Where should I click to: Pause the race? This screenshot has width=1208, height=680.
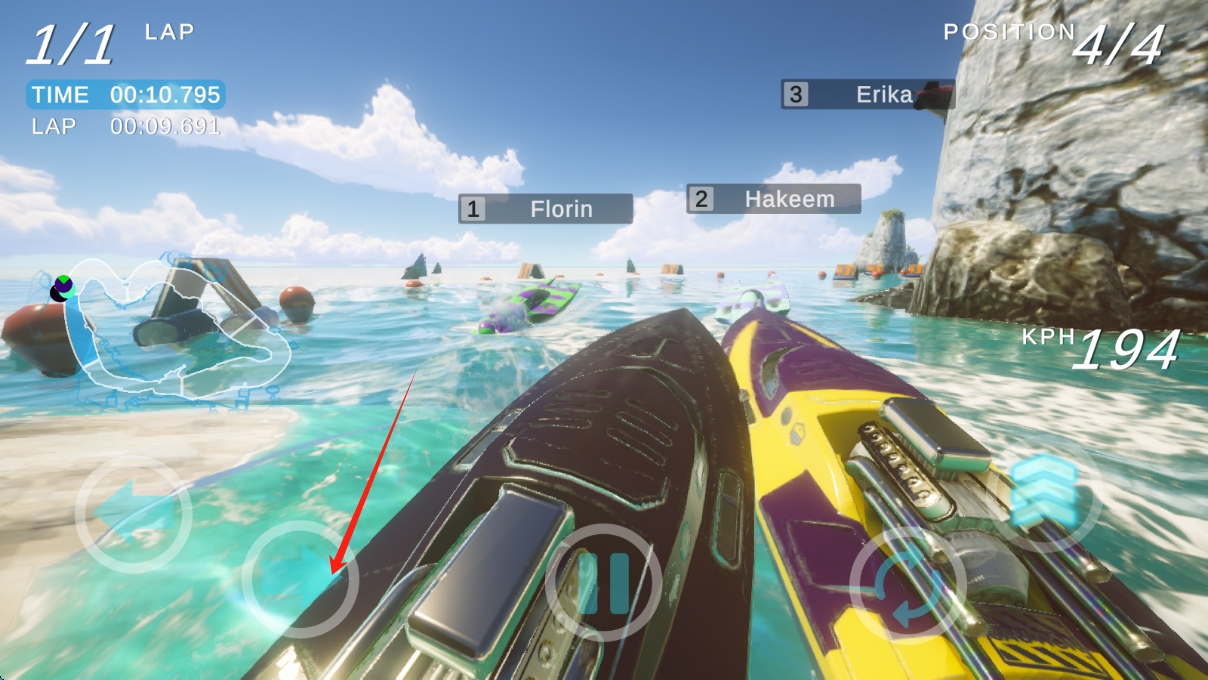tap(603, 582)
